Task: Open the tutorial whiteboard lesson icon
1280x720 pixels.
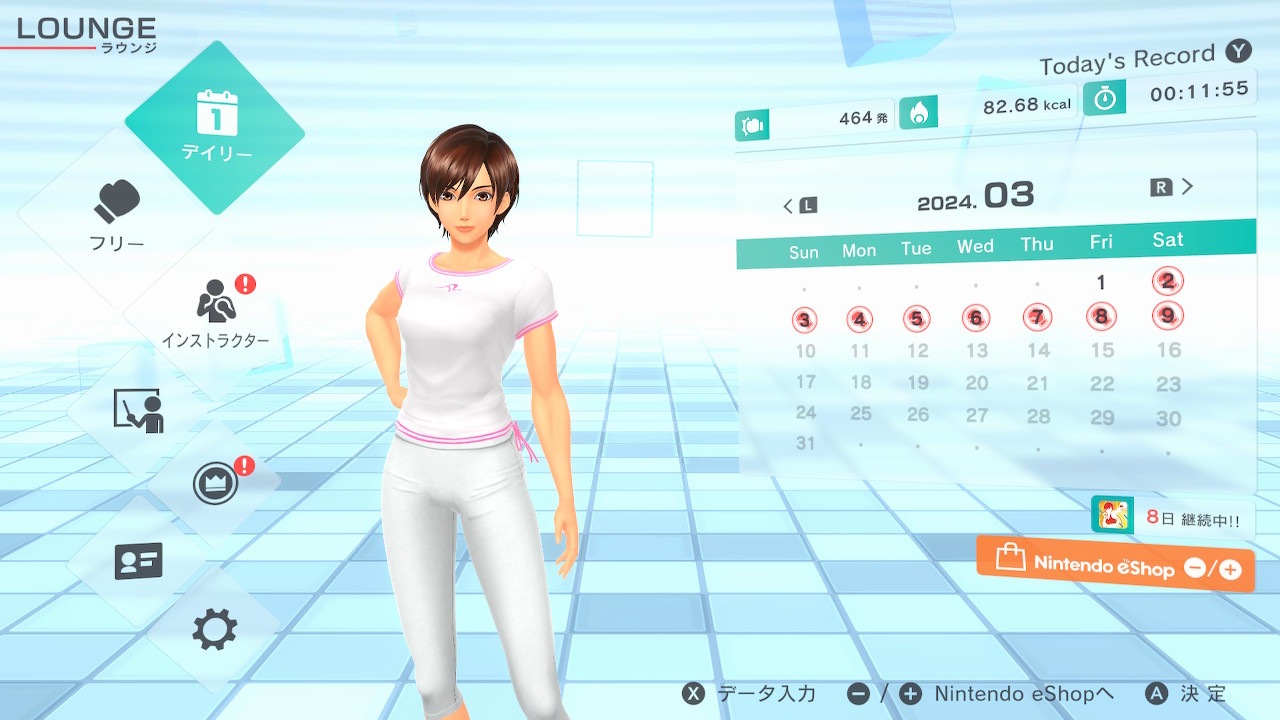Action: tap(139, 409)
